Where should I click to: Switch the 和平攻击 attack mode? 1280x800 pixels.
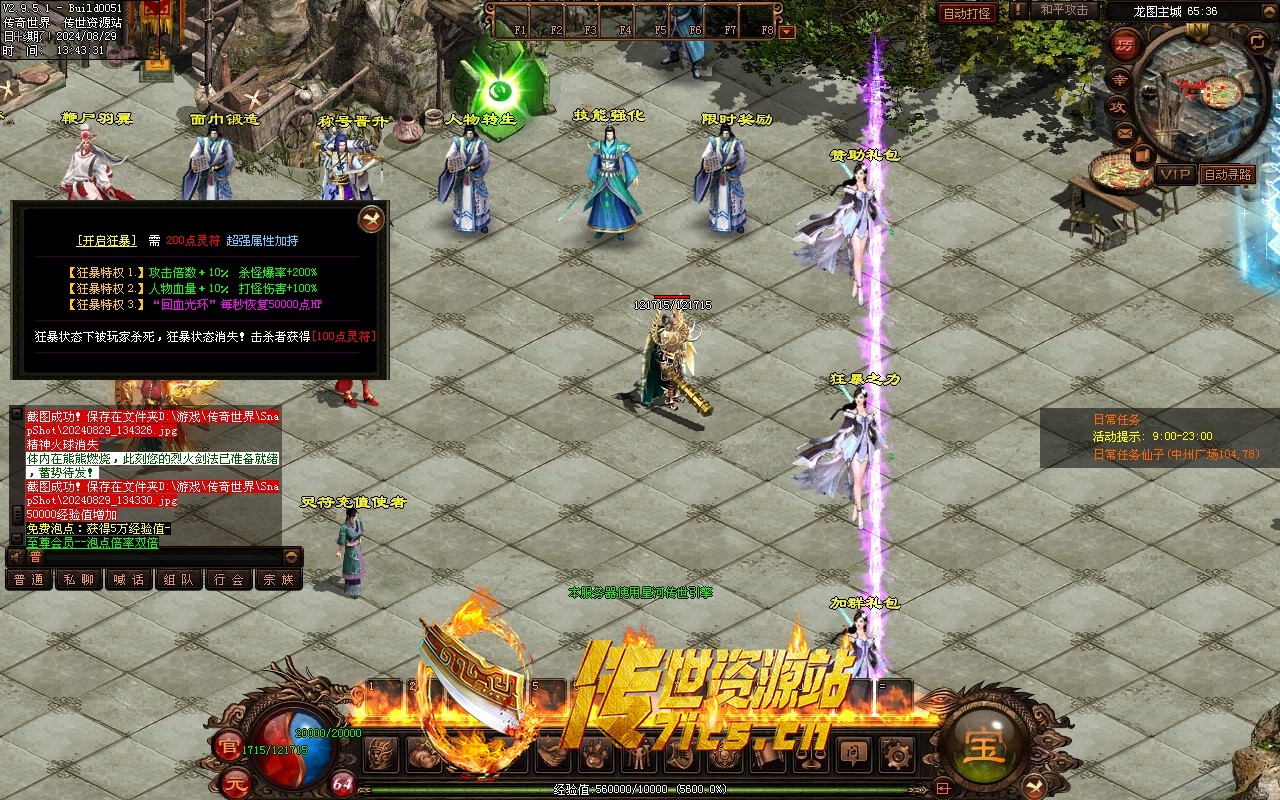pyautogui.click(x=1064, y=10)
